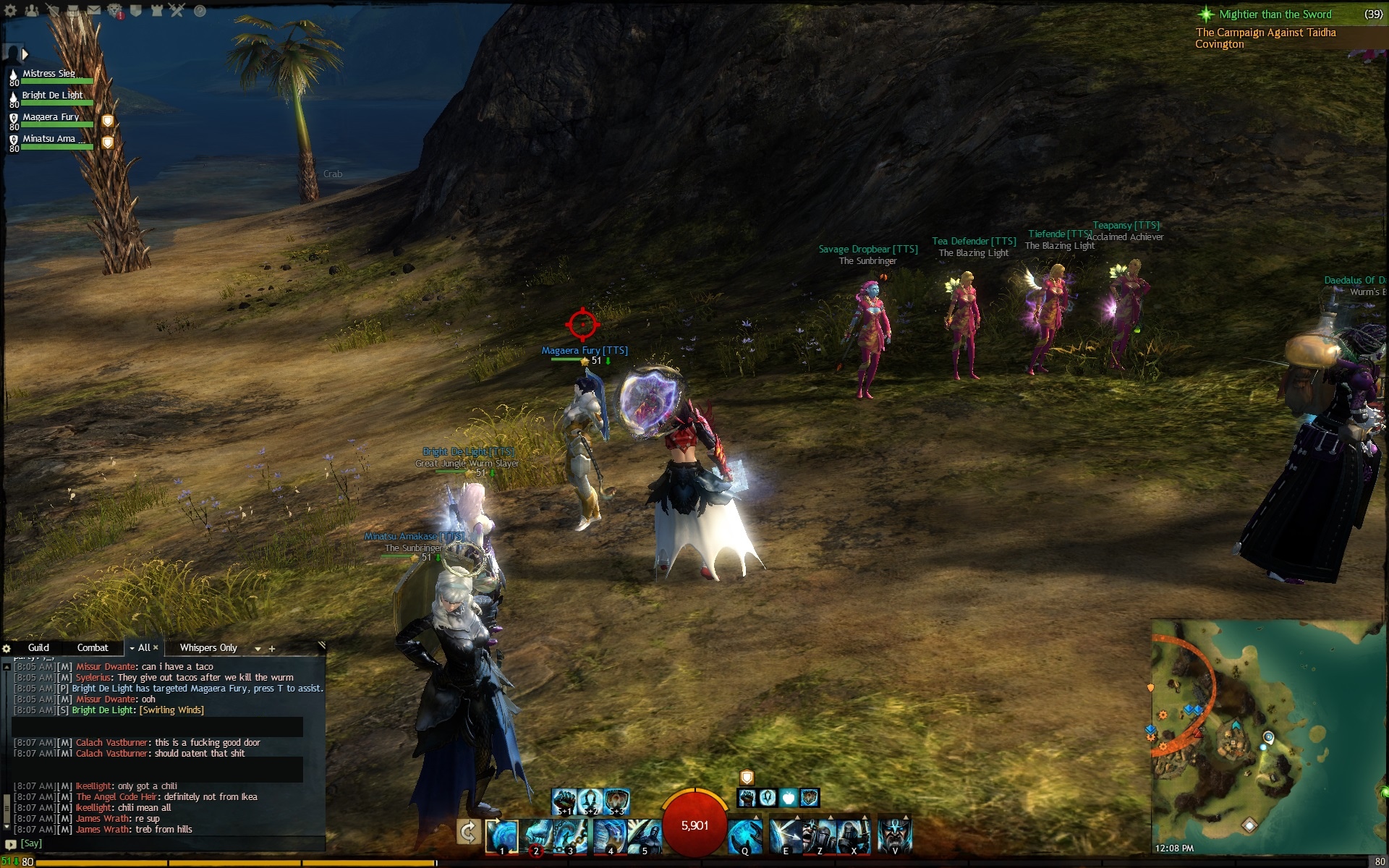Use the chain skill in slot 3
The height and width of the screenshot is (868, 1389).
[x=572, y=835]
